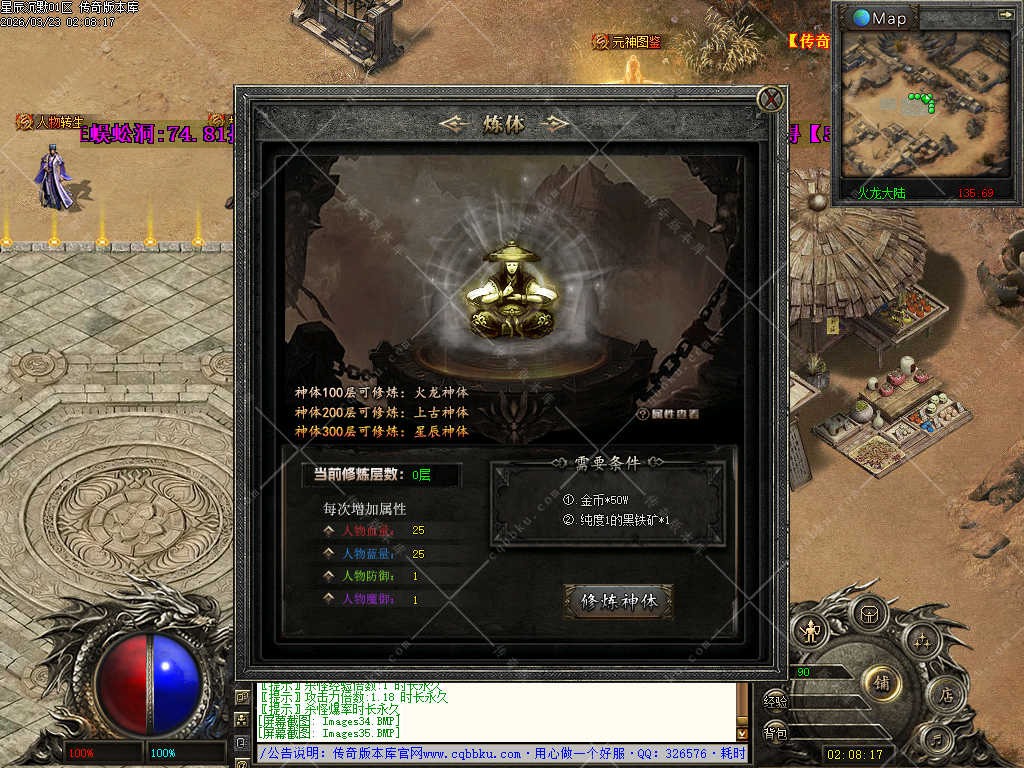Toggle the minimap's yellow arrow button
The height and width of the screenshot is (768, 1024).
(1005, 14)
